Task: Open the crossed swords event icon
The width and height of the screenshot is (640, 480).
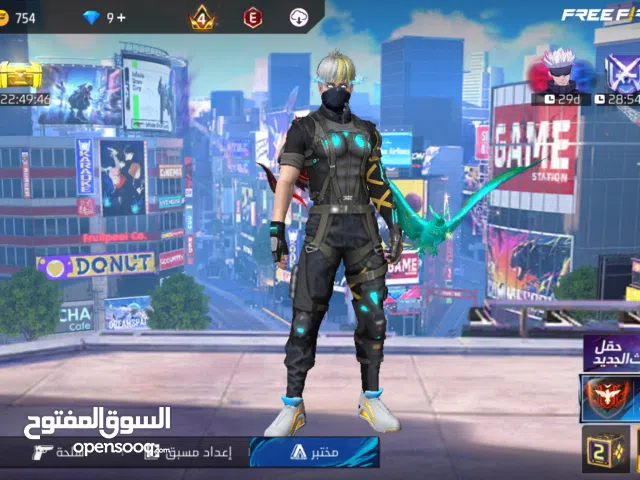Action: (x=622, y=73)
